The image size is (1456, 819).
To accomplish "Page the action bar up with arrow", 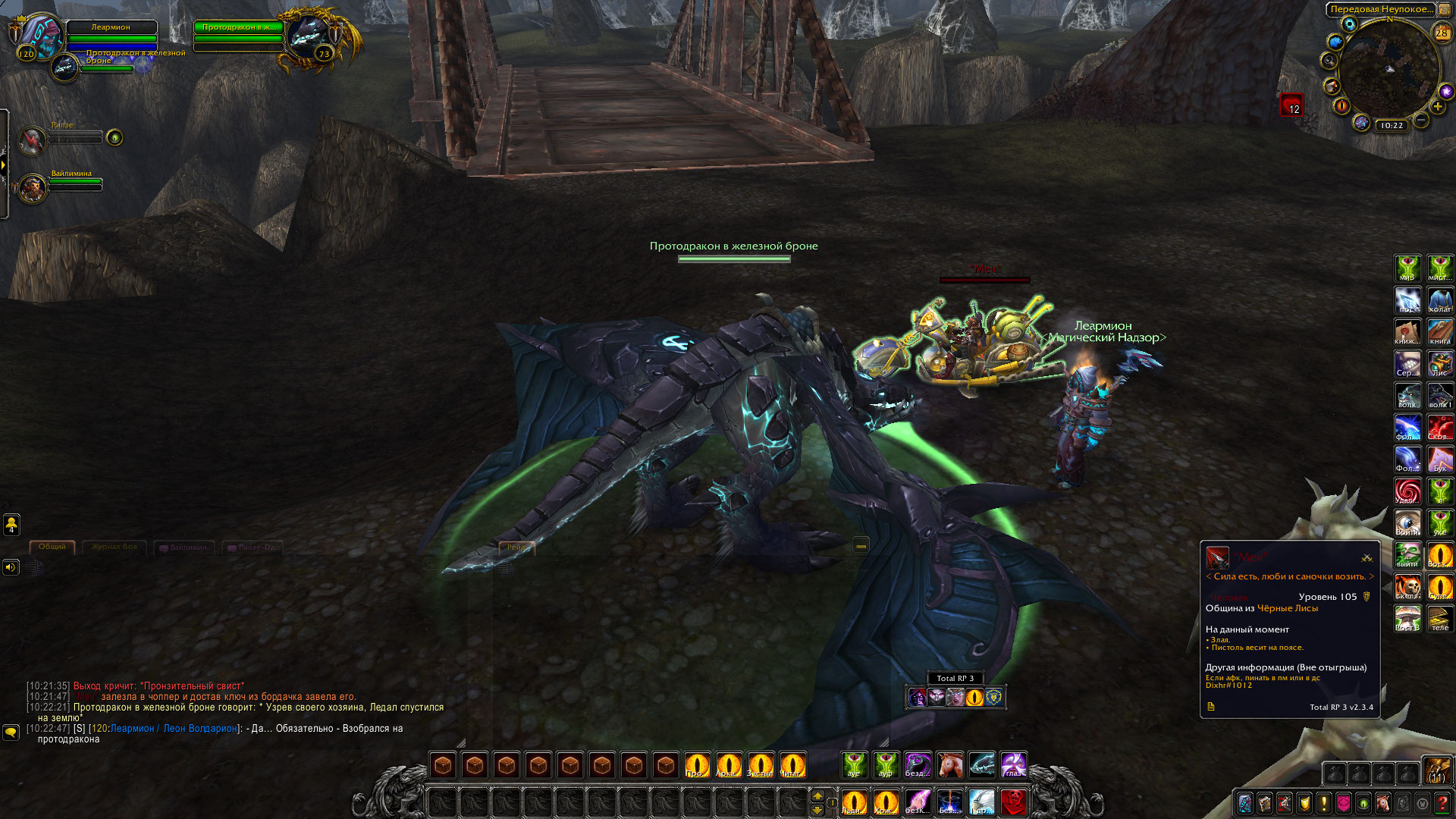I will pos(817,795).
